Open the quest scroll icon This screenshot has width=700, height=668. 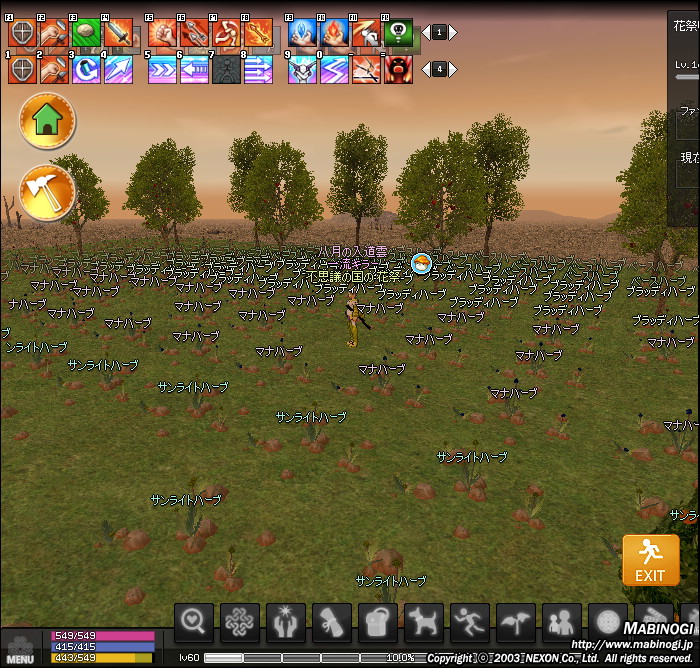click(x=332, y=623)
